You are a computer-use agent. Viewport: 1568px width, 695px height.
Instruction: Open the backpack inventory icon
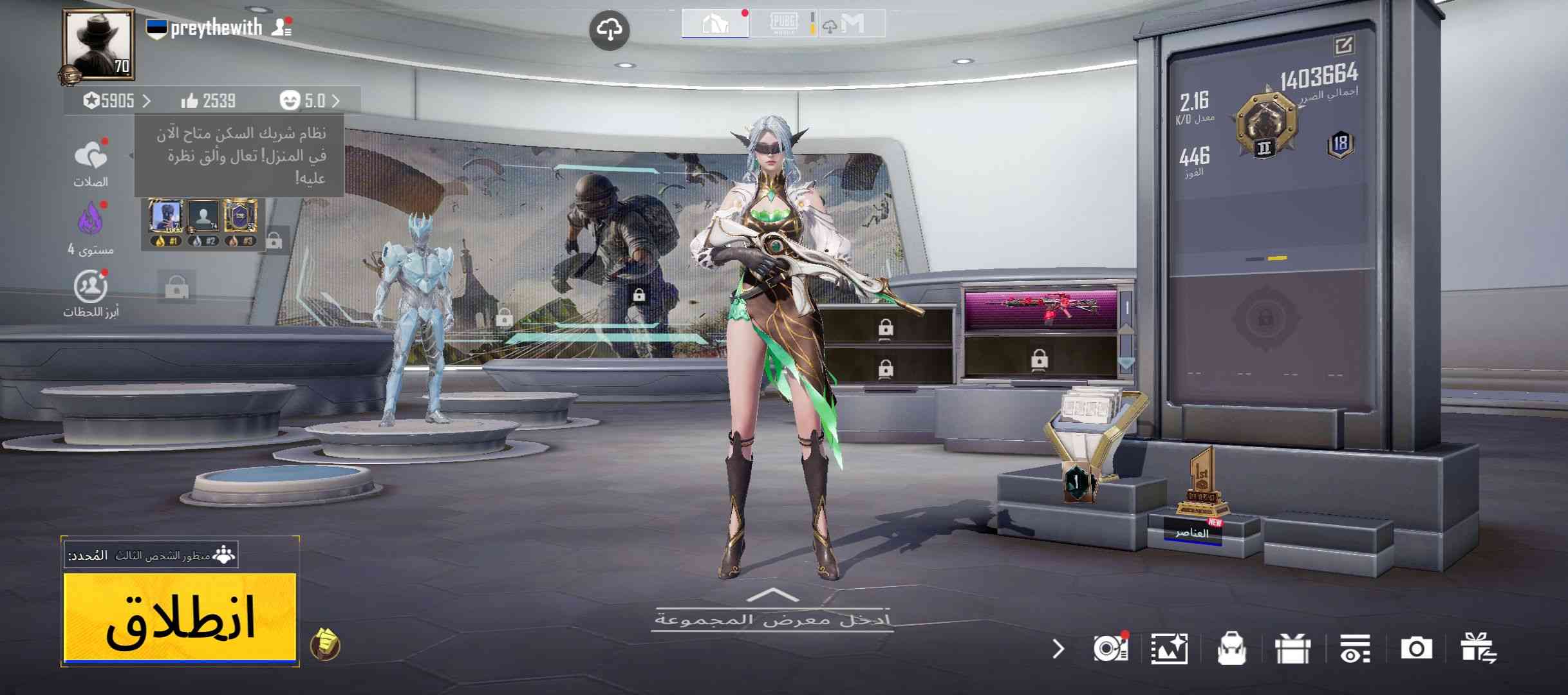pos(1231,649)
